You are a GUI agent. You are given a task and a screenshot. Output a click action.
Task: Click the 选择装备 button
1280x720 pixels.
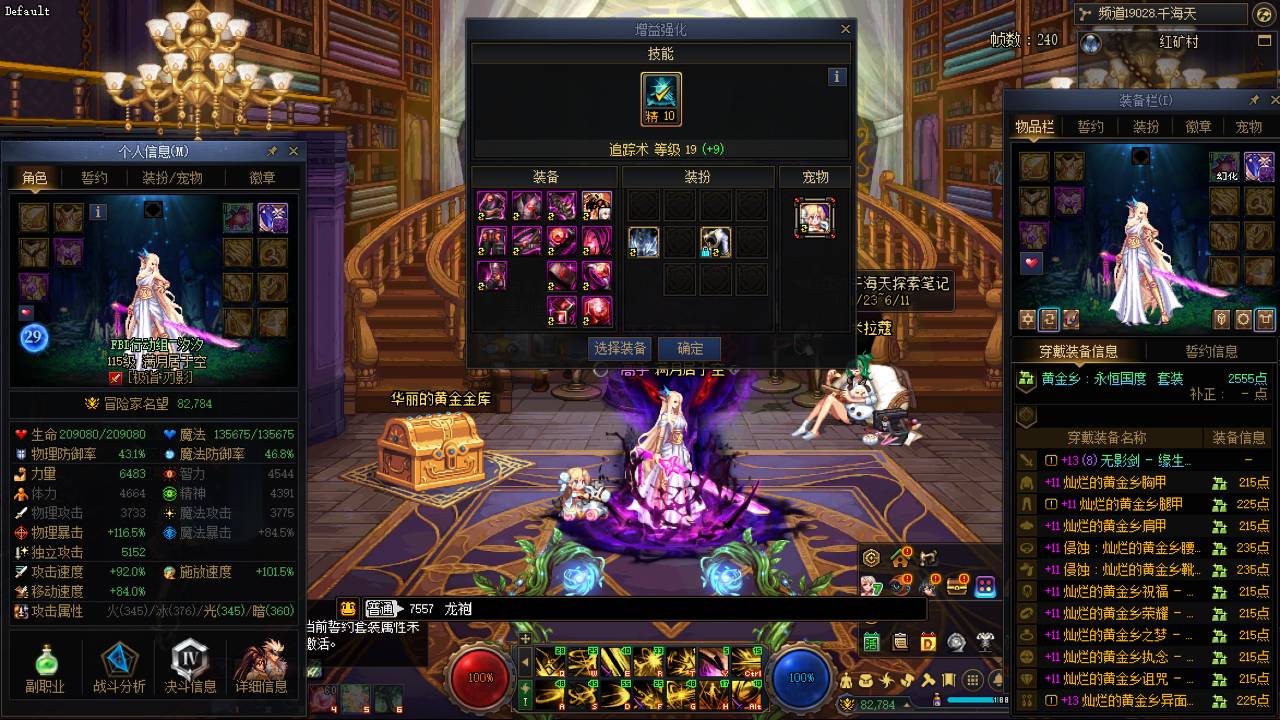[620, 349]
